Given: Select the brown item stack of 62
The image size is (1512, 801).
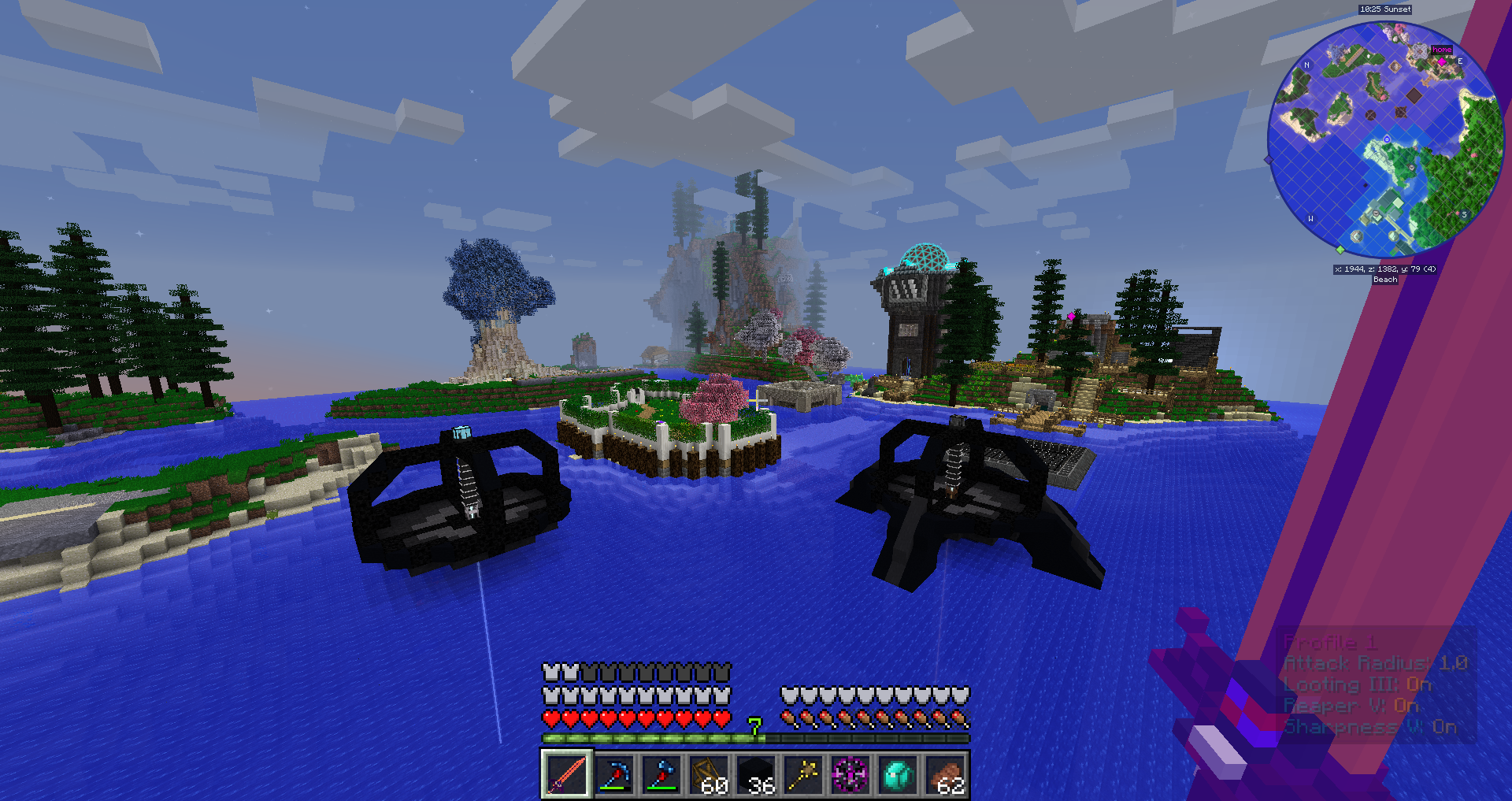Looking at the screenshot, I should [x=945, y=774].
